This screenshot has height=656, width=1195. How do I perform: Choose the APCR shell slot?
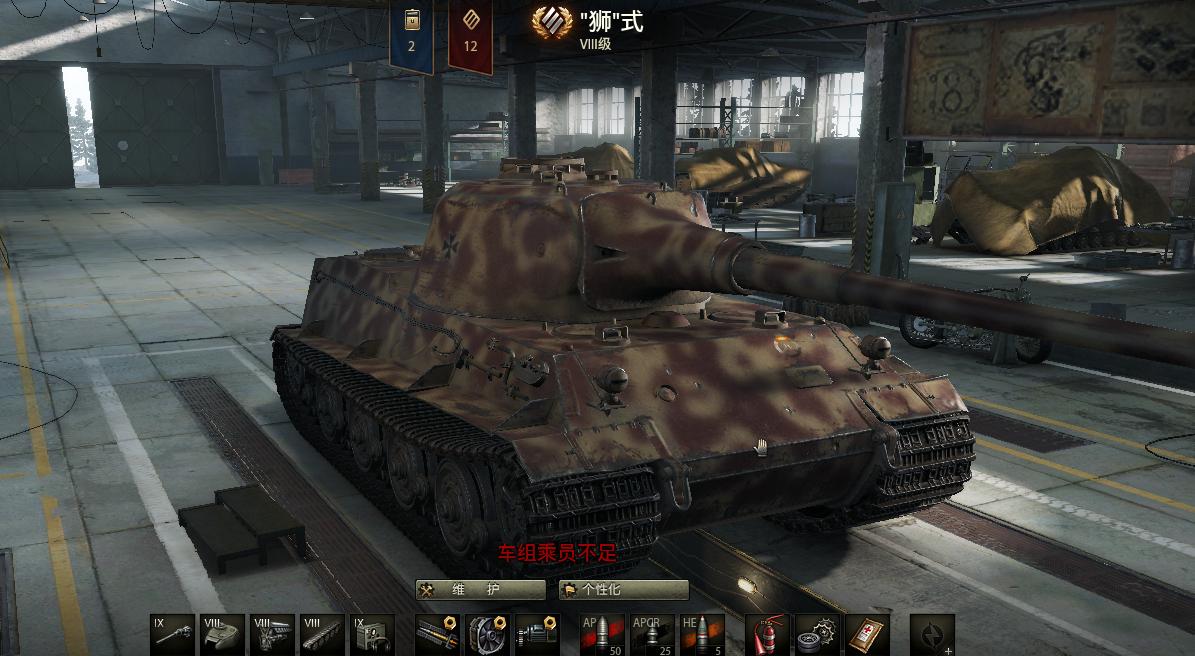pyautogui.click(x=652, y=635)
